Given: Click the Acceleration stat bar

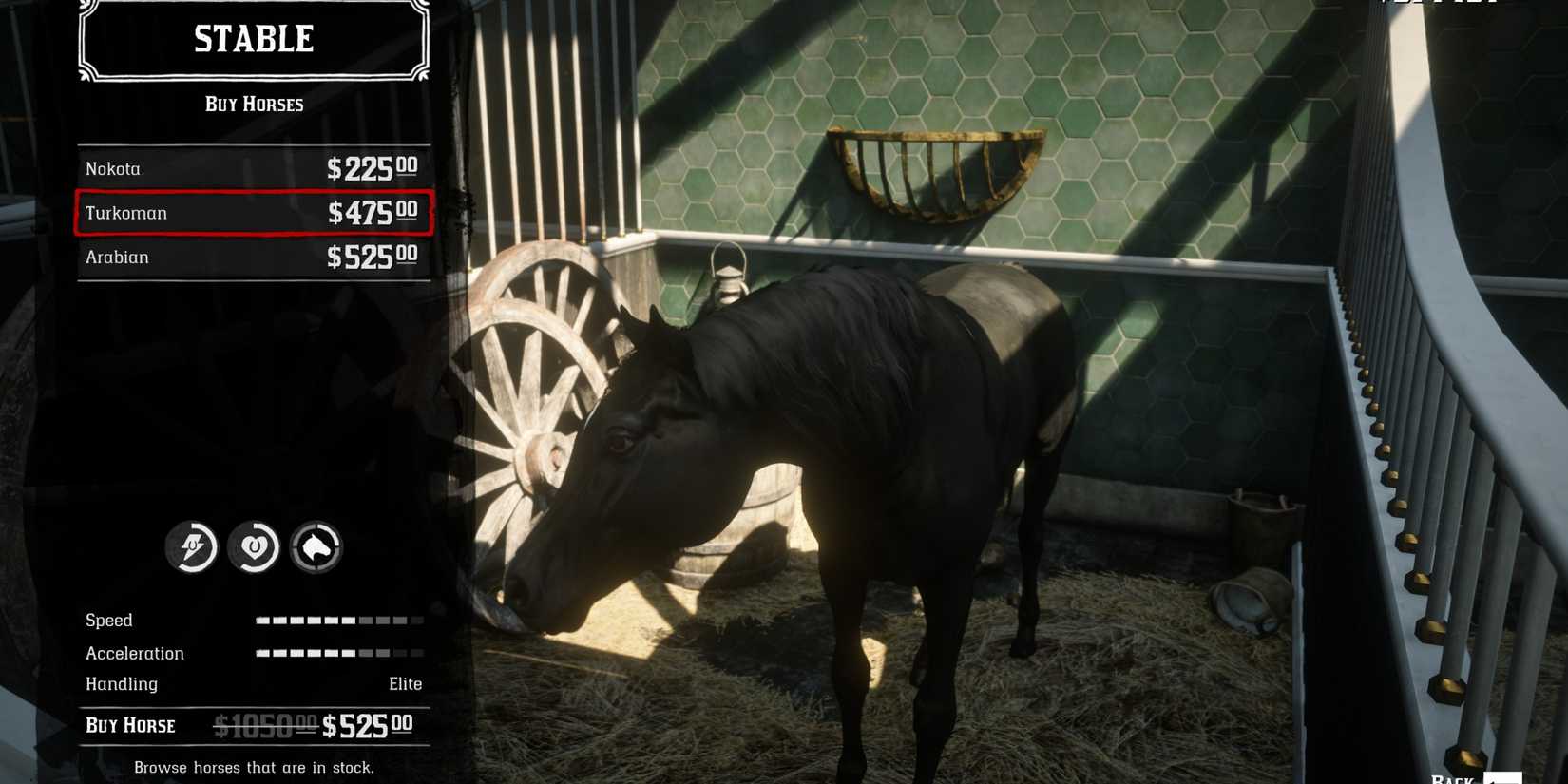Looking at the screenshot, I should 339,653.
